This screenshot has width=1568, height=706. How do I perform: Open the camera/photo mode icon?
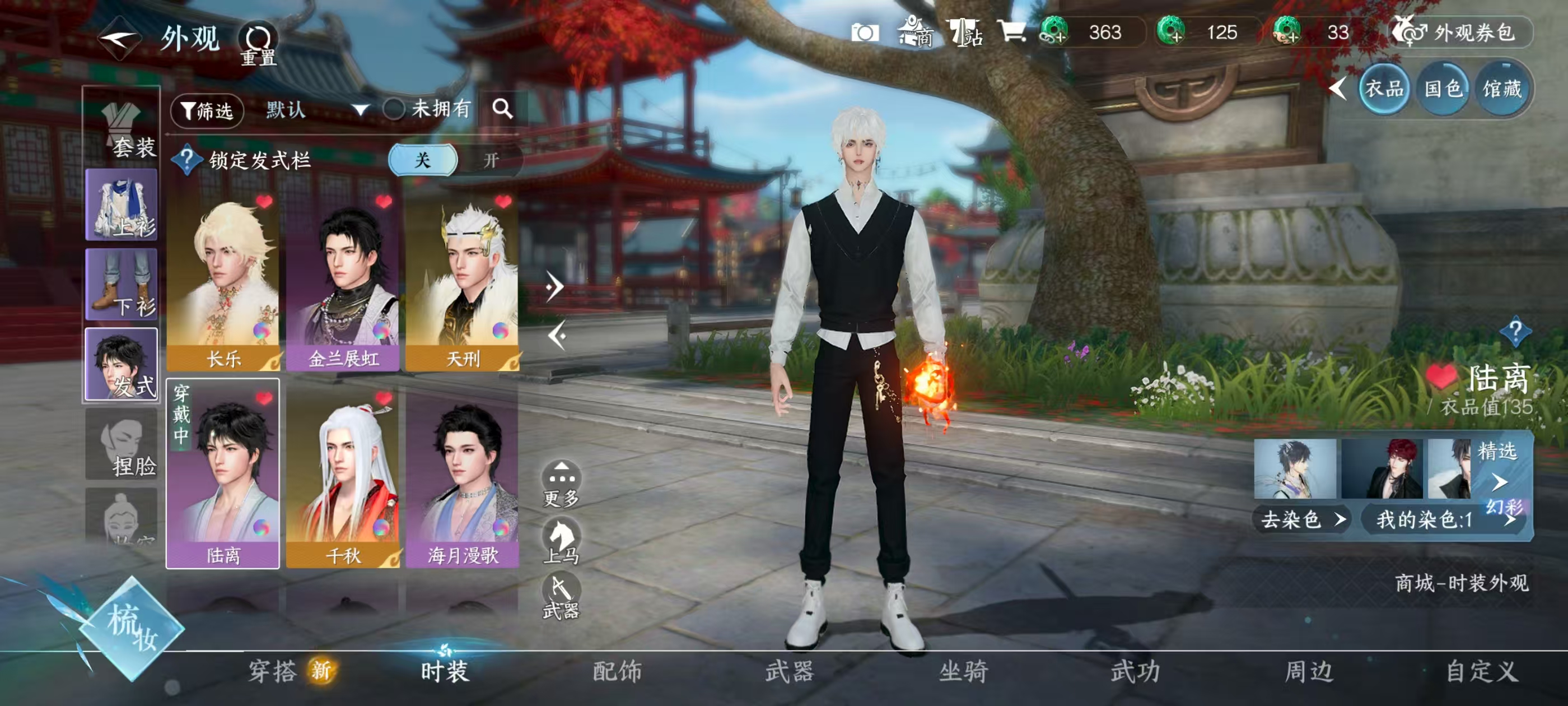pos(867,34)
